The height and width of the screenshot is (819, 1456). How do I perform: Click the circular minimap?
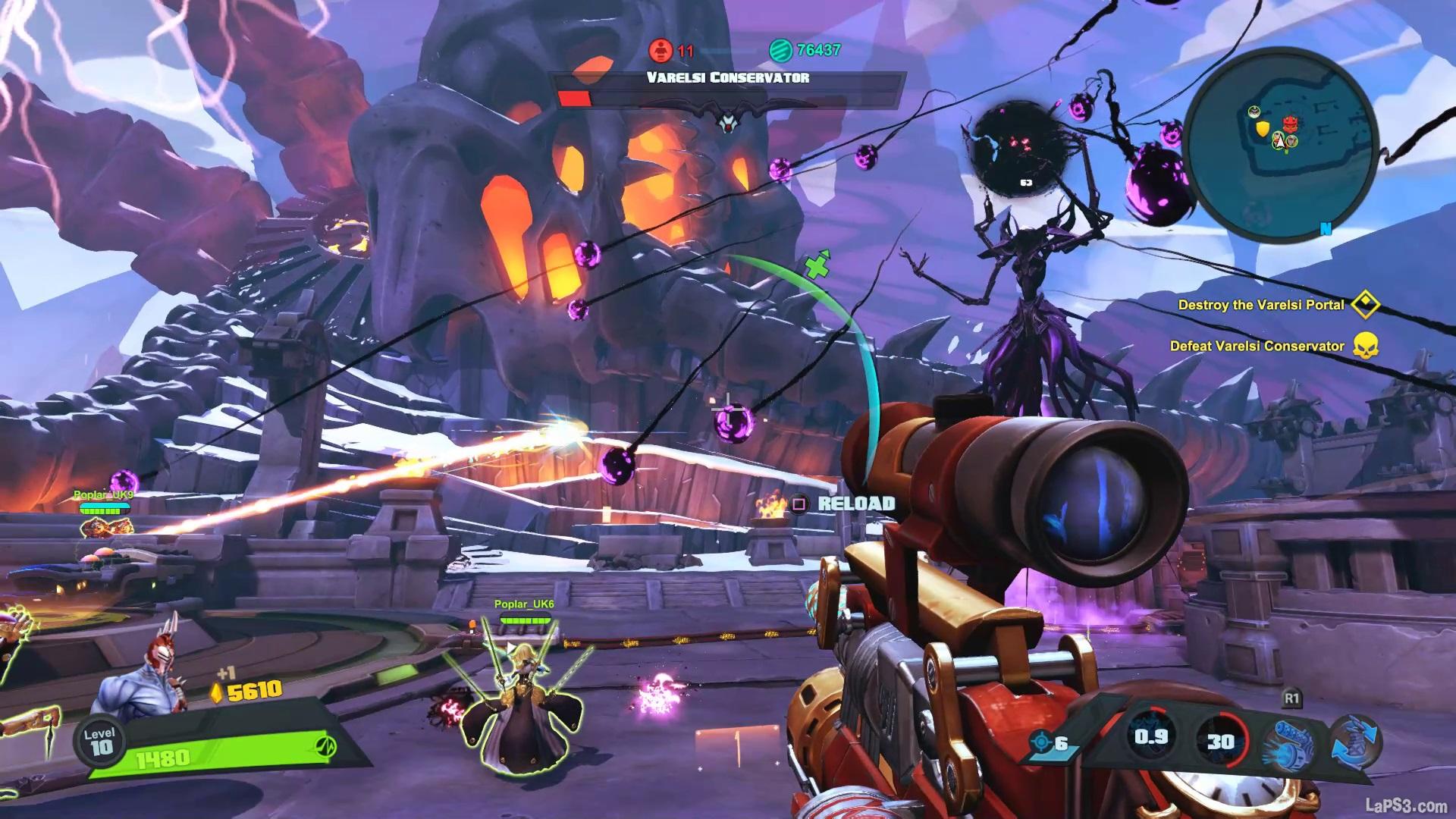point(1280,138)
